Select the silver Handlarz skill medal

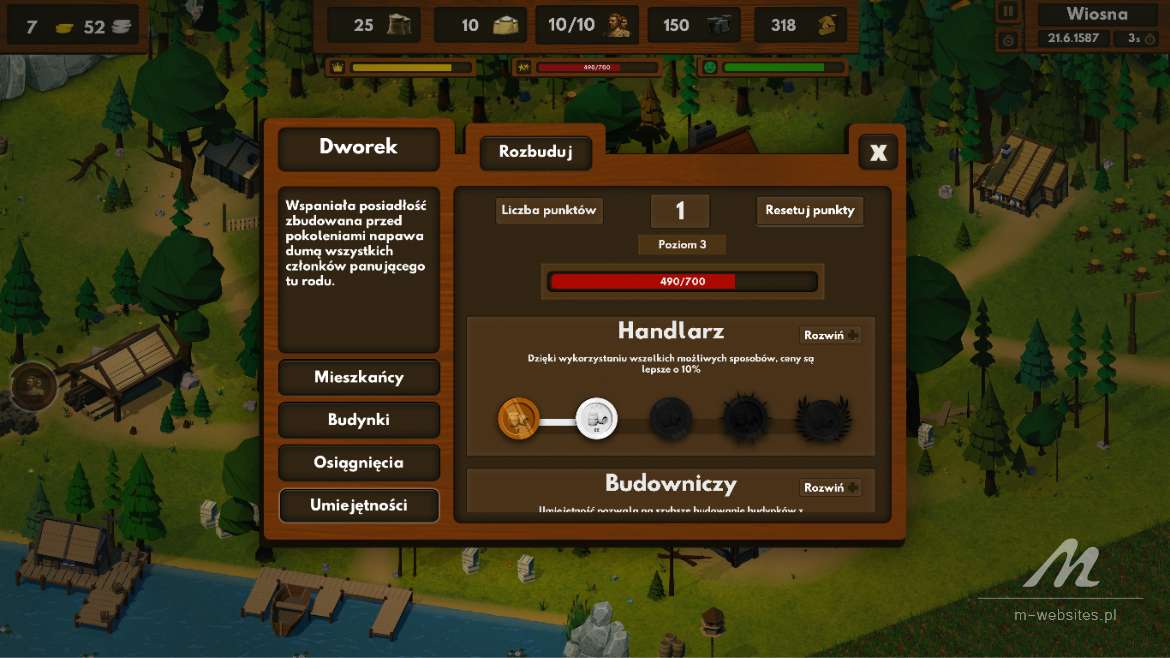(596, 417)
